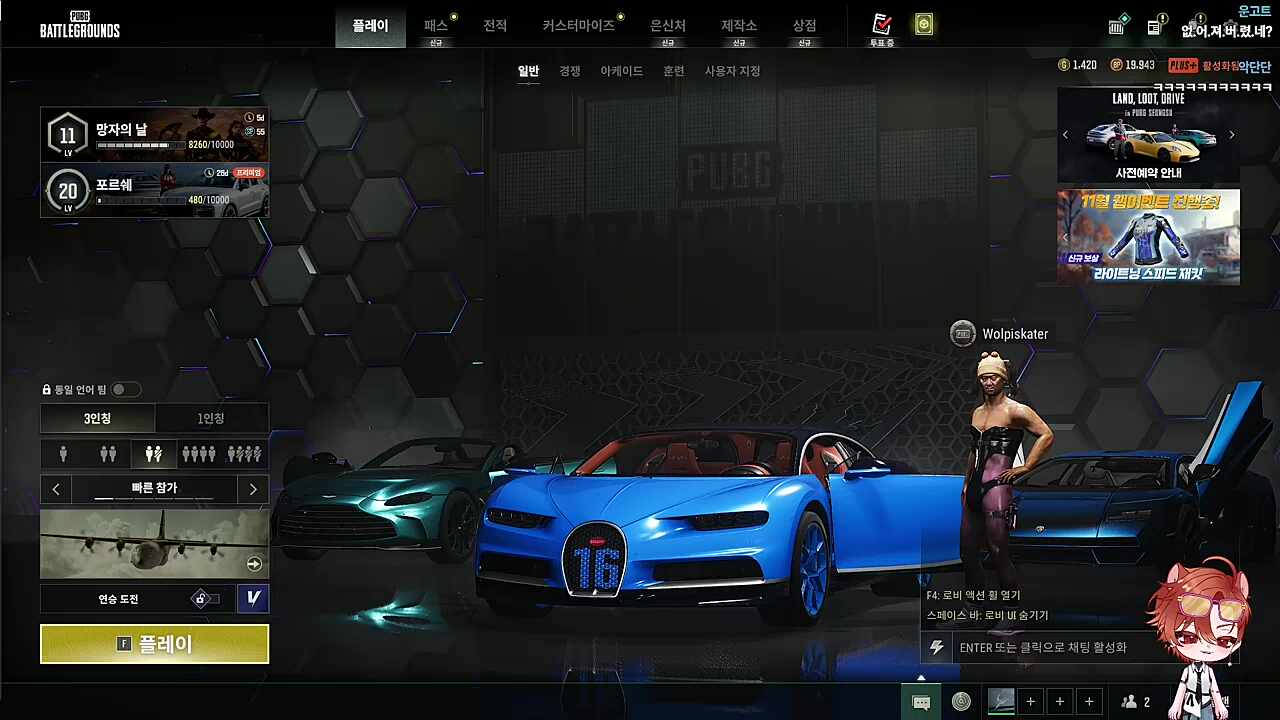Open the 커스터마이즈 menu

579,26
